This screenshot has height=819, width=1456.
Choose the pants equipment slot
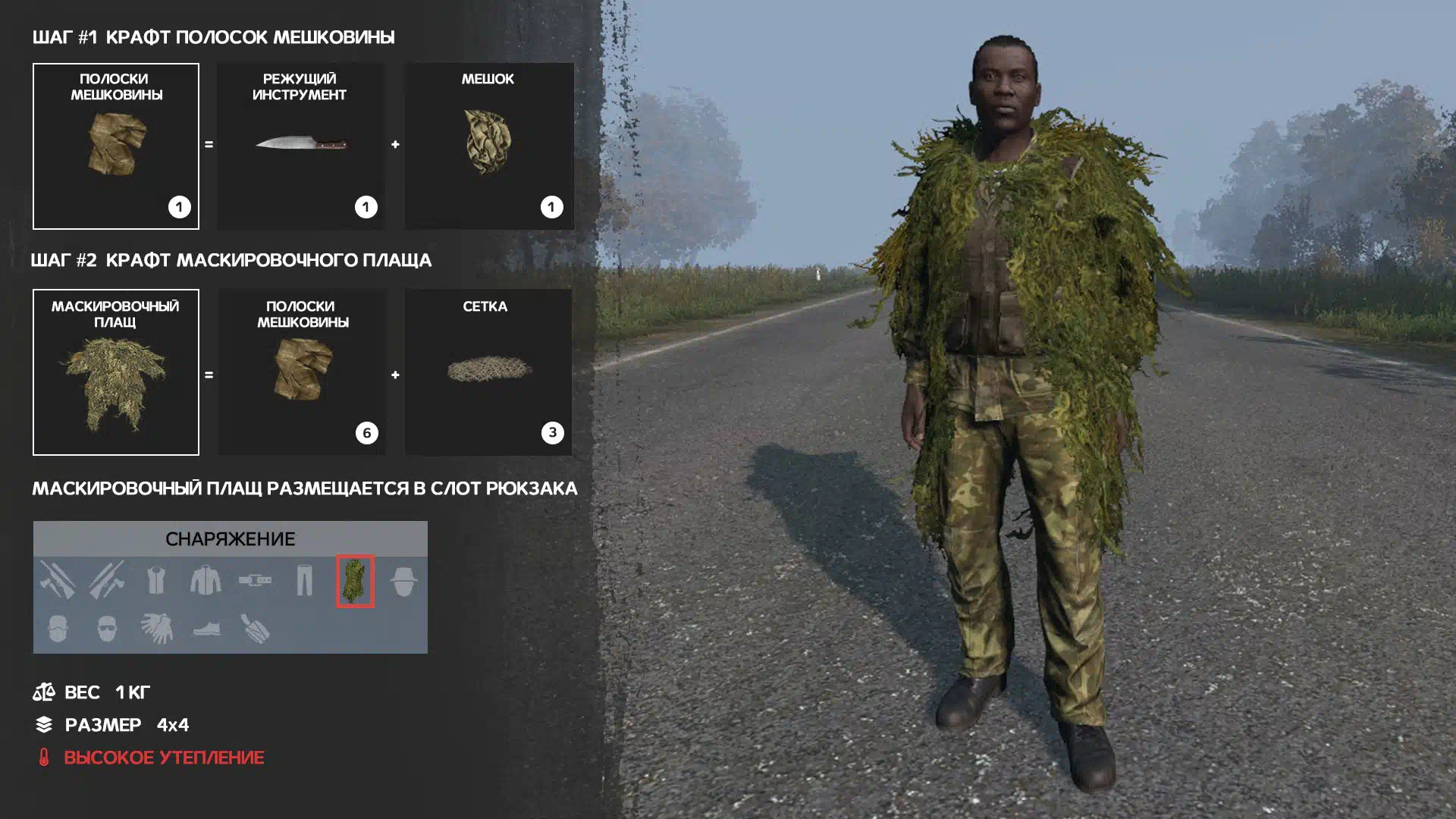pos(305,582)
